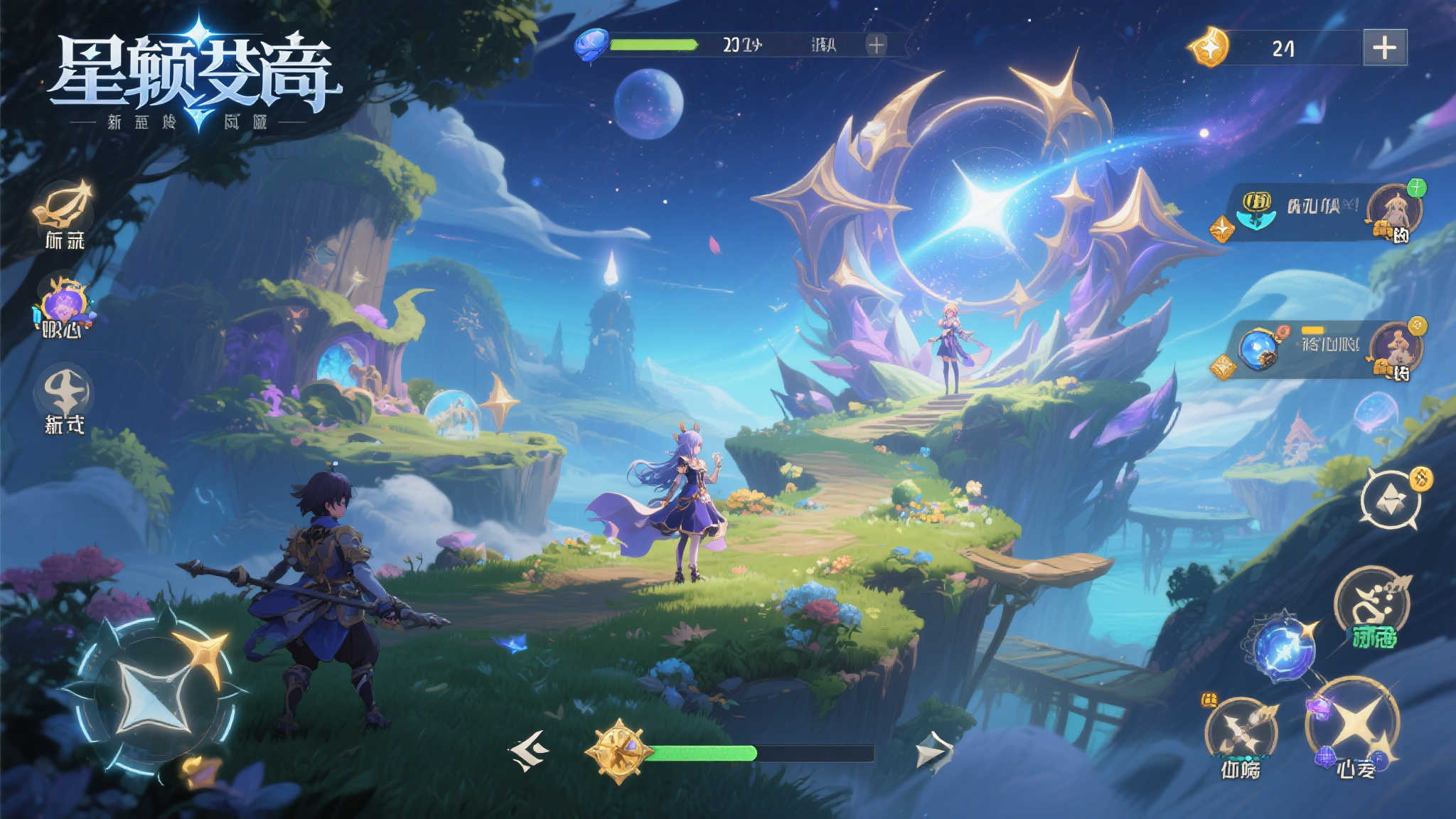Select the blue orb quest panel
This screenshot has width=1456, height=819.
(x=1322, y=348)
